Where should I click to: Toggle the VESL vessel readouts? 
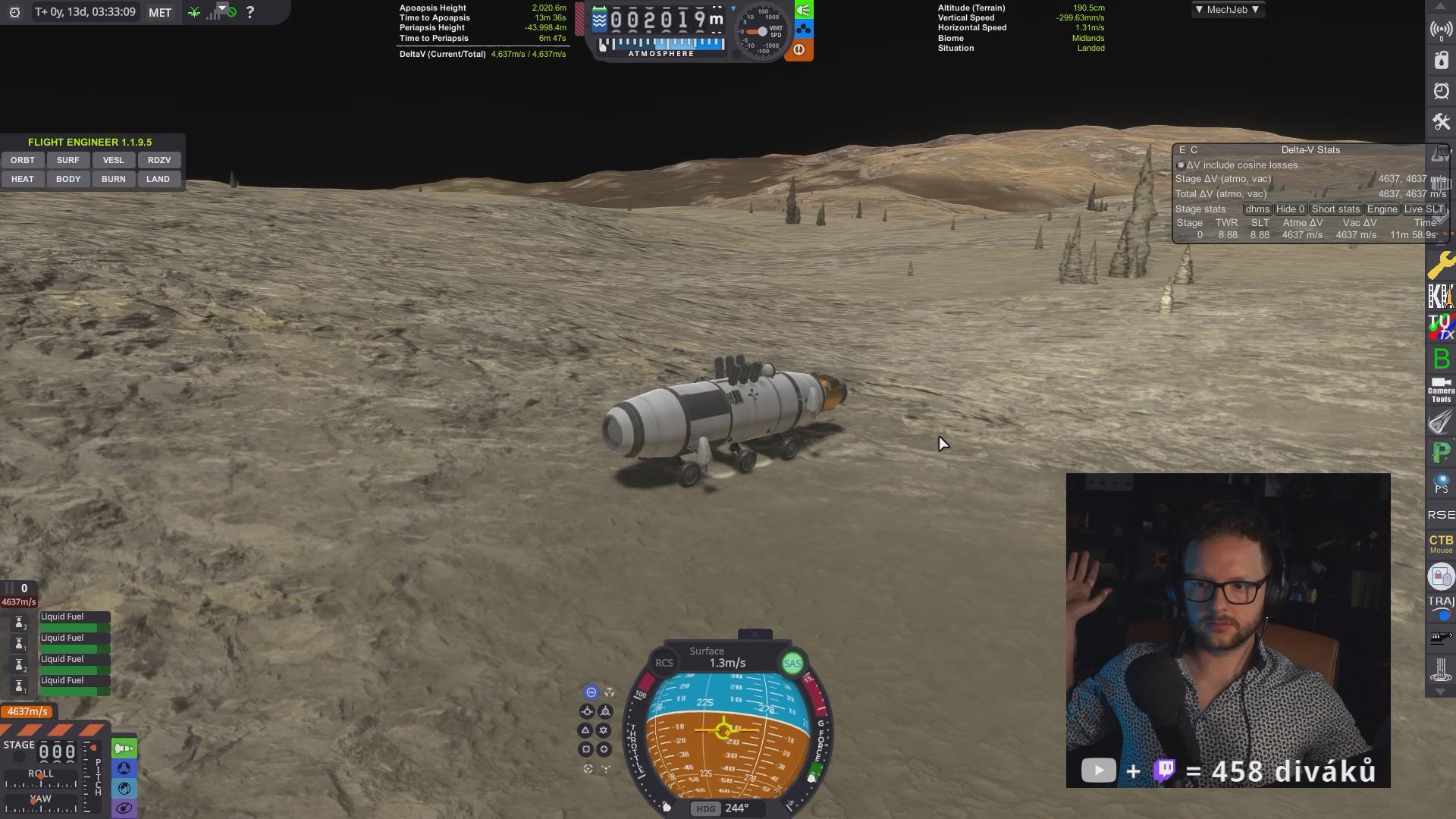tap(114, 160)
